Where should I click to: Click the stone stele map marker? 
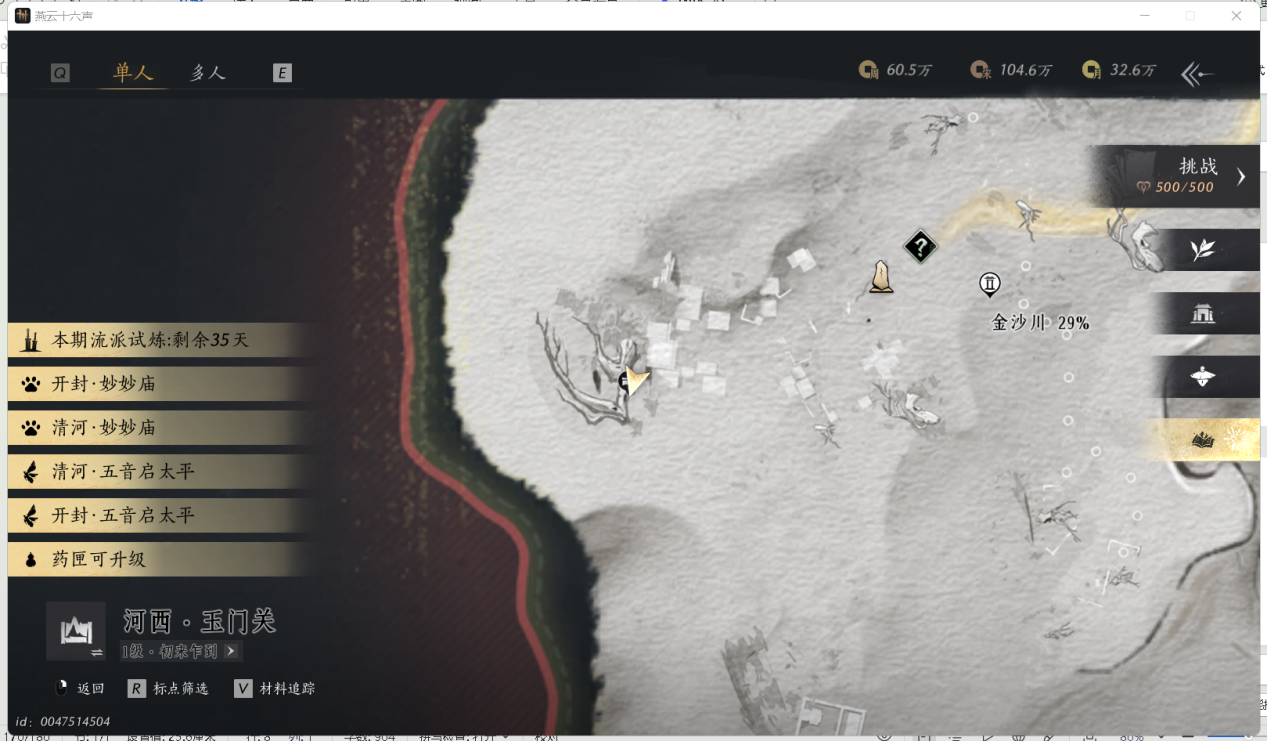[x=881, y=276]
